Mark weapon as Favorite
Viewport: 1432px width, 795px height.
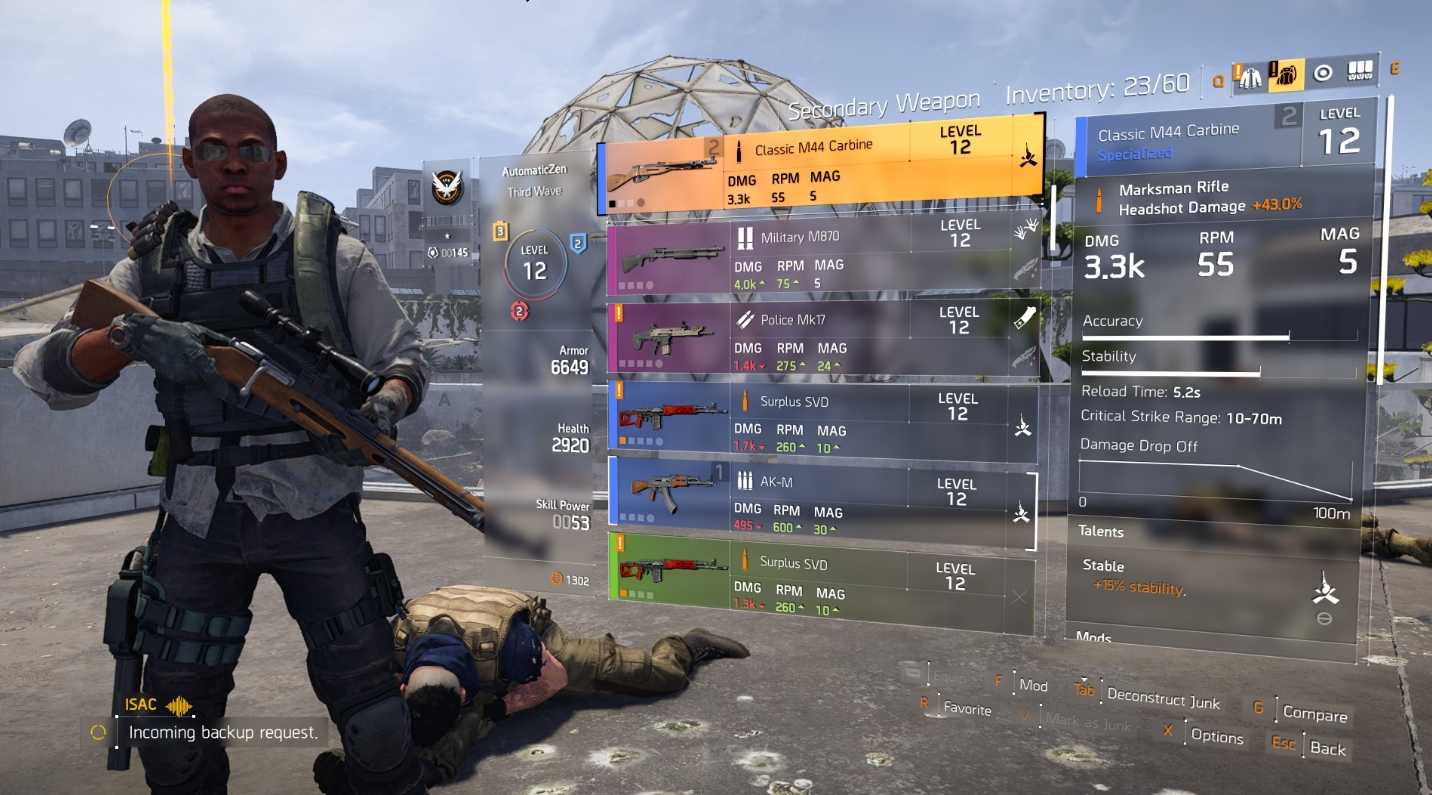(967, 709)
